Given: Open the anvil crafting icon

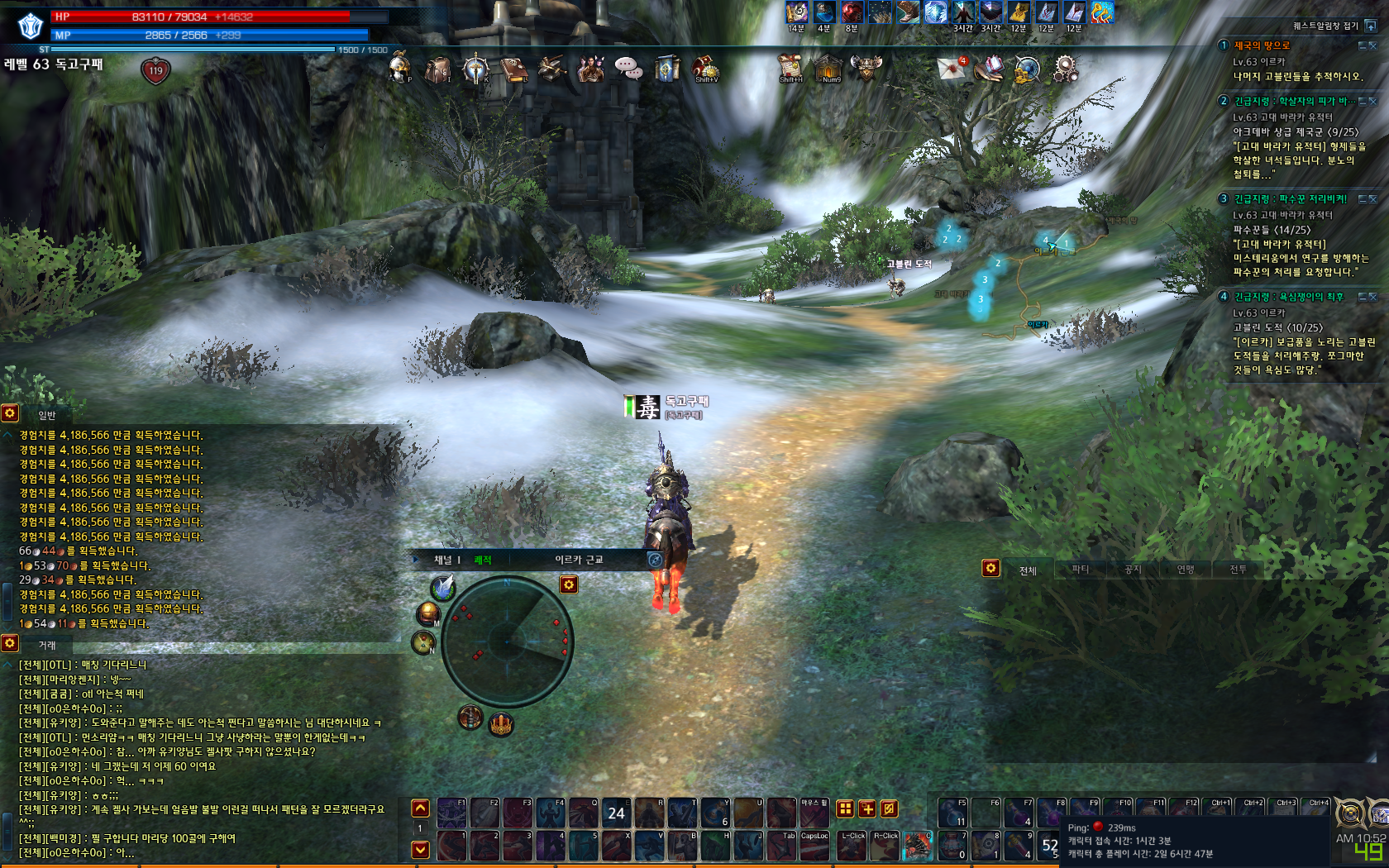Looking at the screenshot, I should coord(552,69).
